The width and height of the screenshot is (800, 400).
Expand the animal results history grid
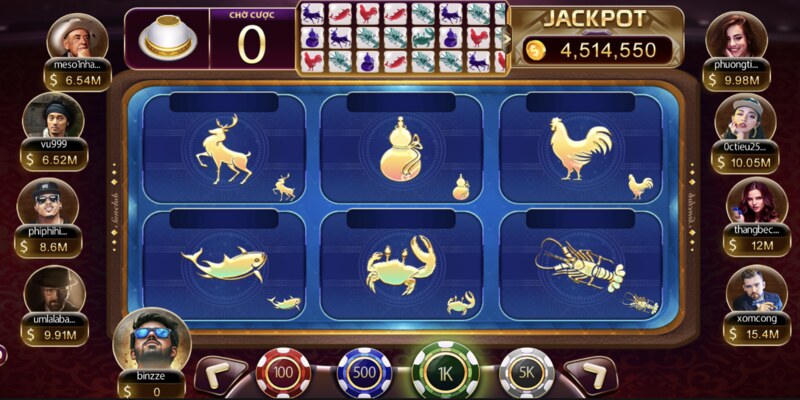[x=505, y=40]
